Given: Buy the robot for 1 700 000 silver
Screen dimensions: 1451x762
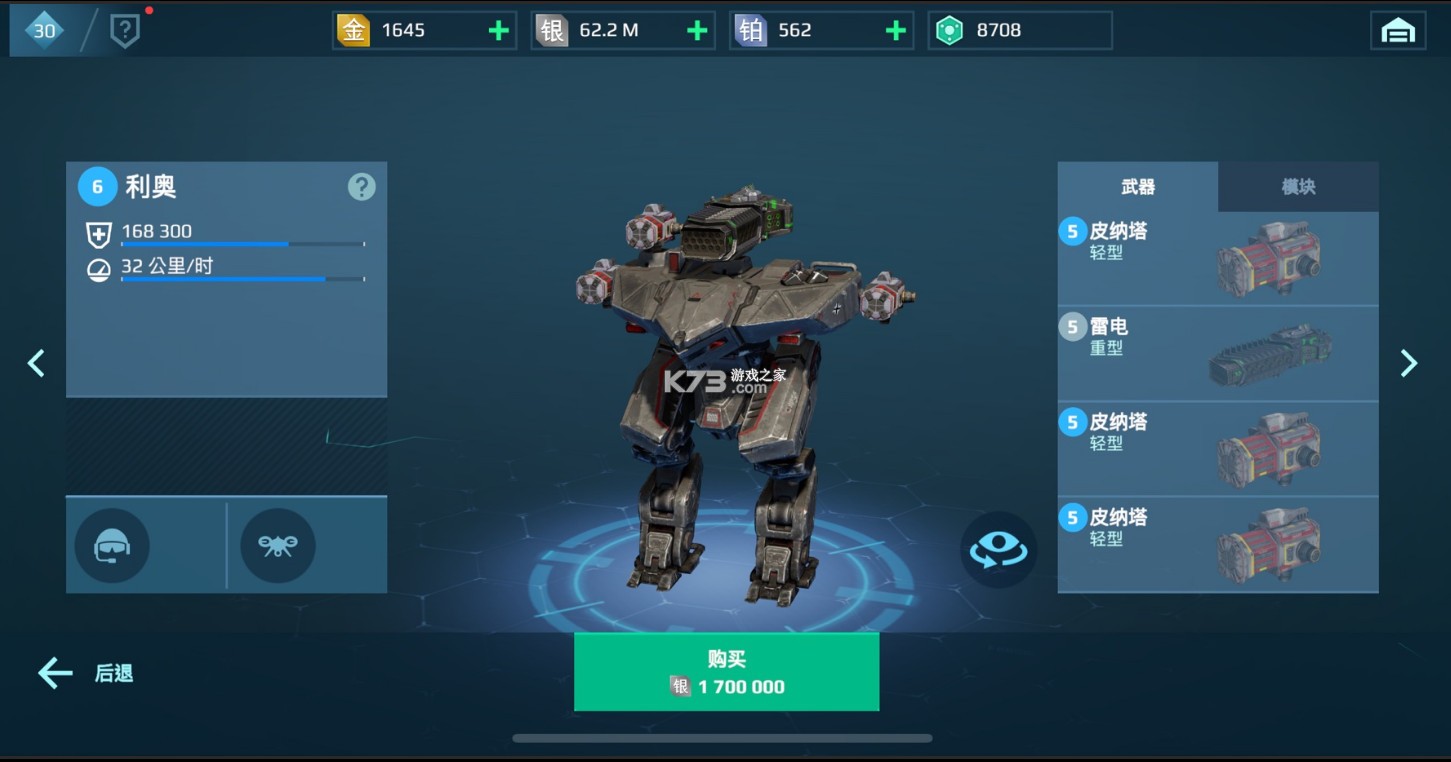Looking at the screenshot, I should pos(726,672).
